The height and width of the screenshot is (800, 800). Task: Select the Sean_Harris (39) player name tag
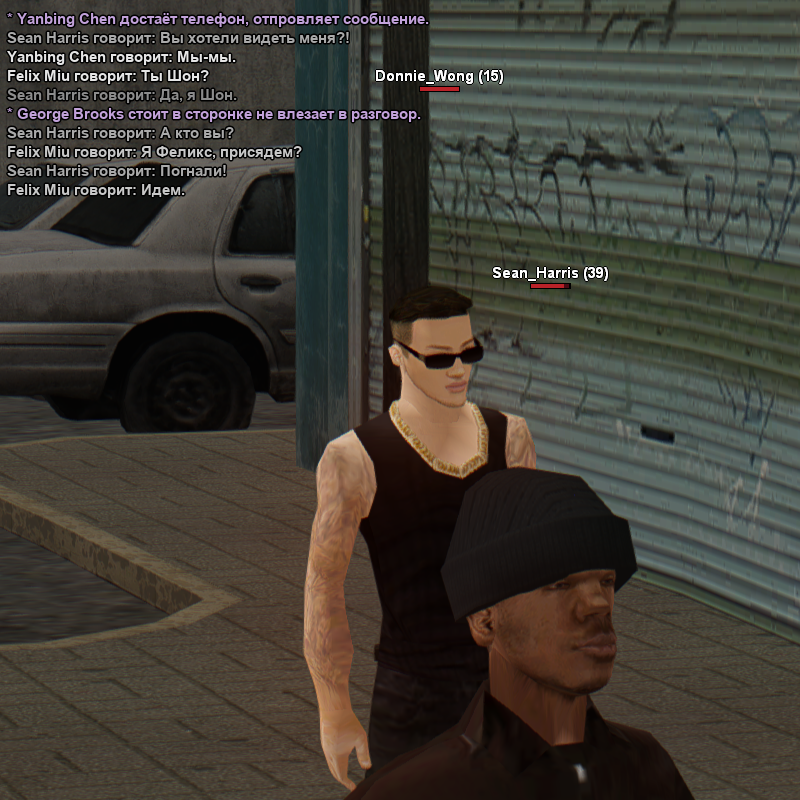coord(550,273)
